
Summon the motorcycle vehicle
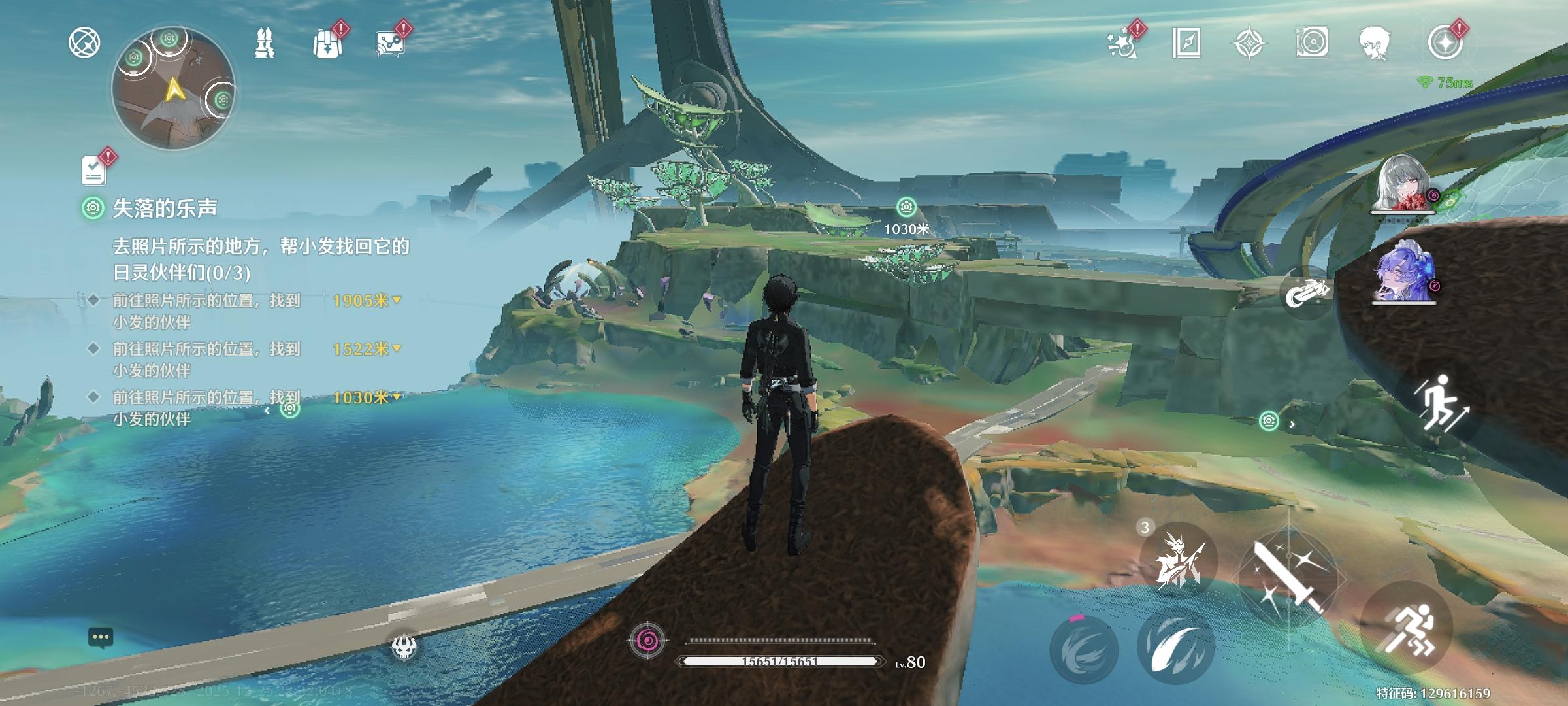click(1305, 294)
